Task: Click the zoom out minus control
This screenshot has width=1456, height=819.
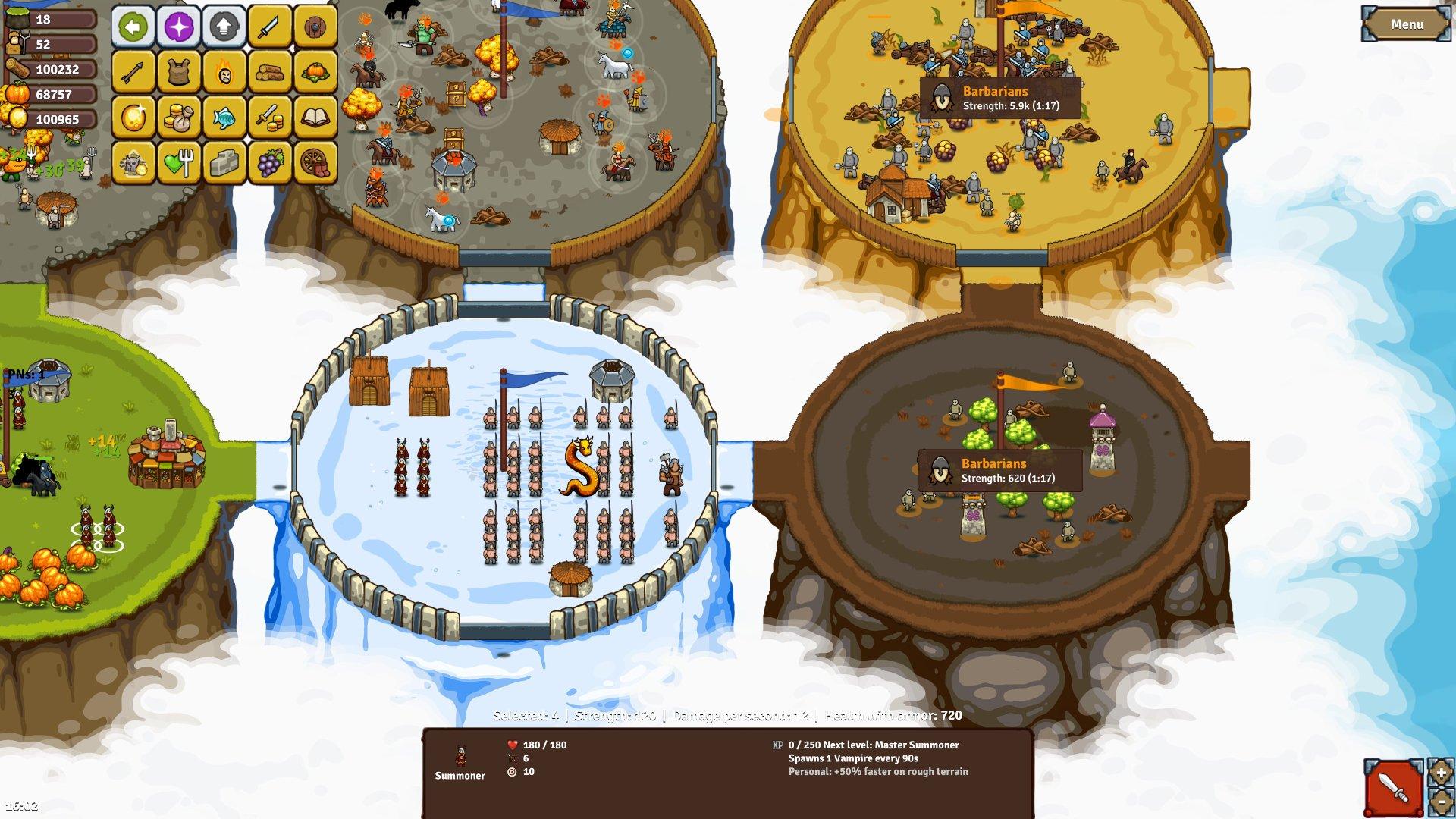Action: coord(1440,804)
